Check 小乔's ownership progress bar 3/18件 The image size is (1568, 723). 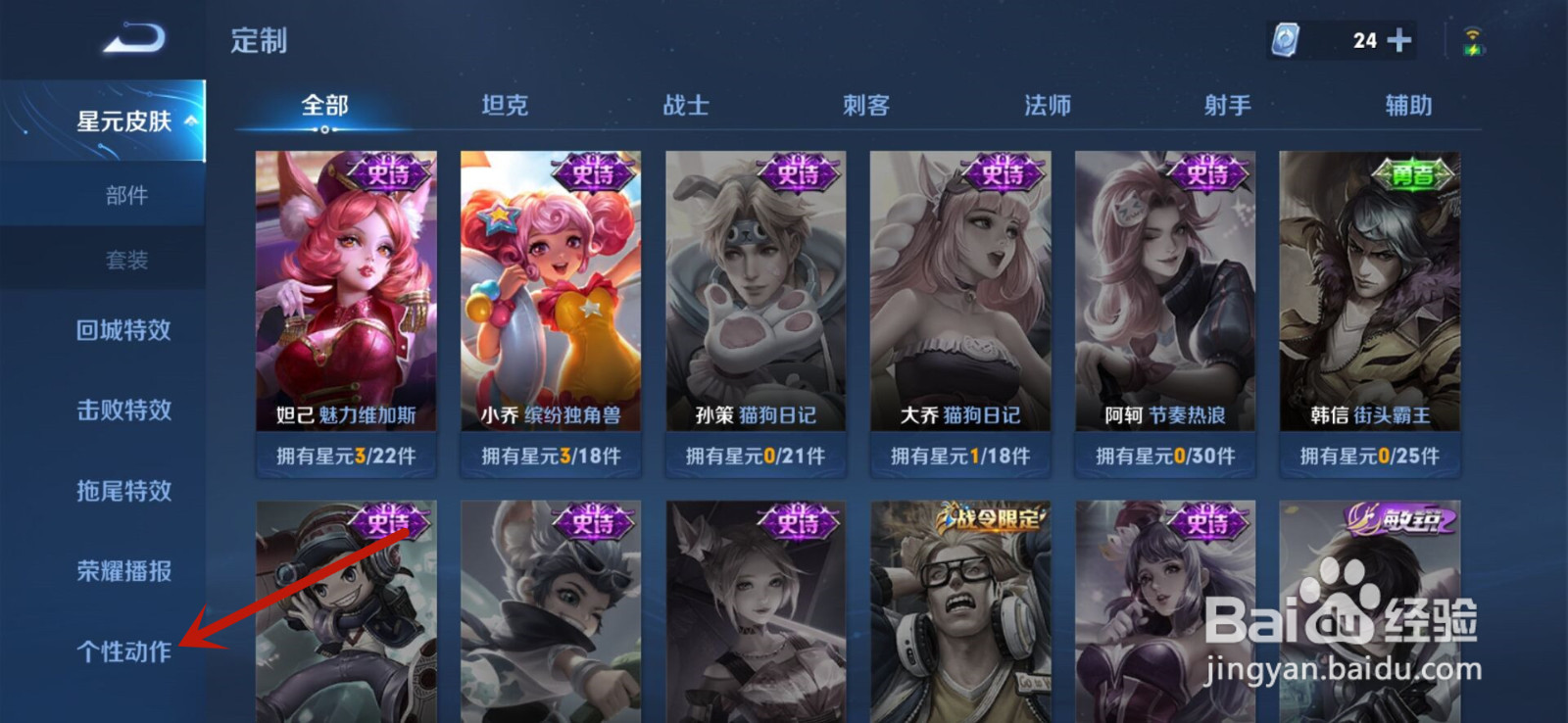(x=550, y=455)
